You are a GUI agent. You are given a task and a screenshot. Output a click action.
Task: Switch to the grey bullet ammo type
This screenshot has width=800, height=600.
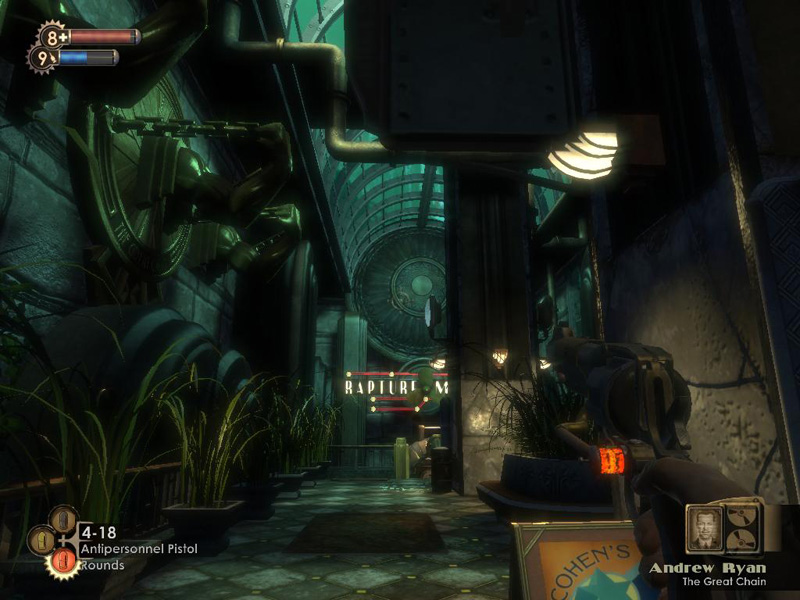(x=64, y=519)
